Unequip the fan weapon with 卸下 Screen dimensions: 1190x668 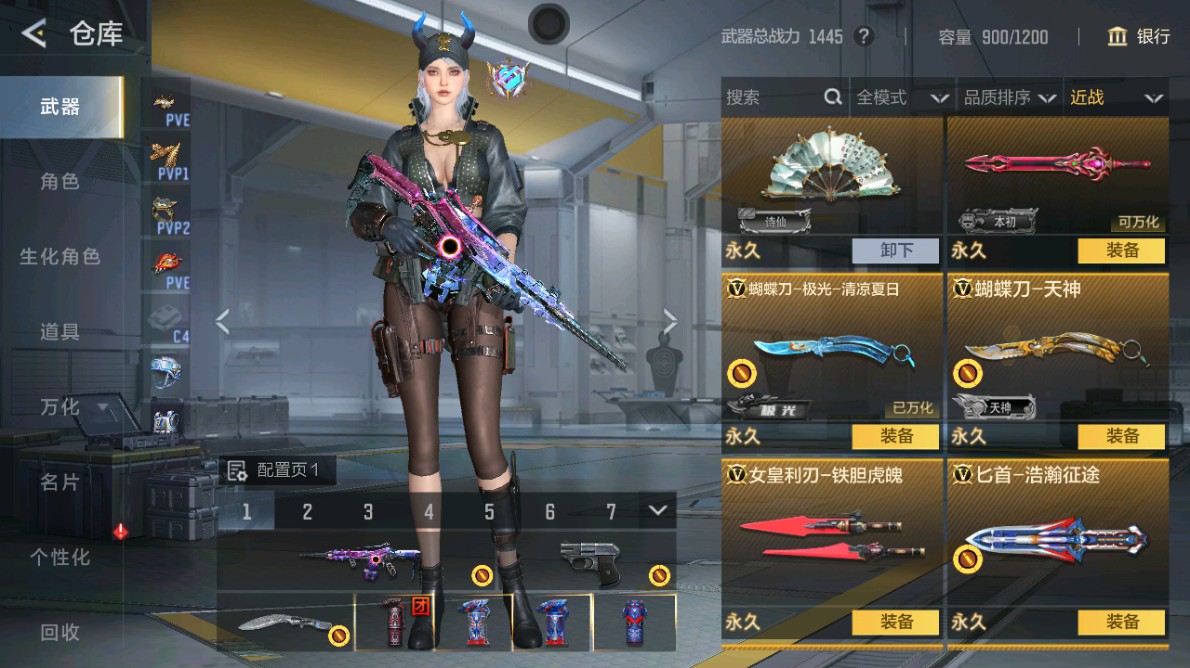[x=896, y=250]
